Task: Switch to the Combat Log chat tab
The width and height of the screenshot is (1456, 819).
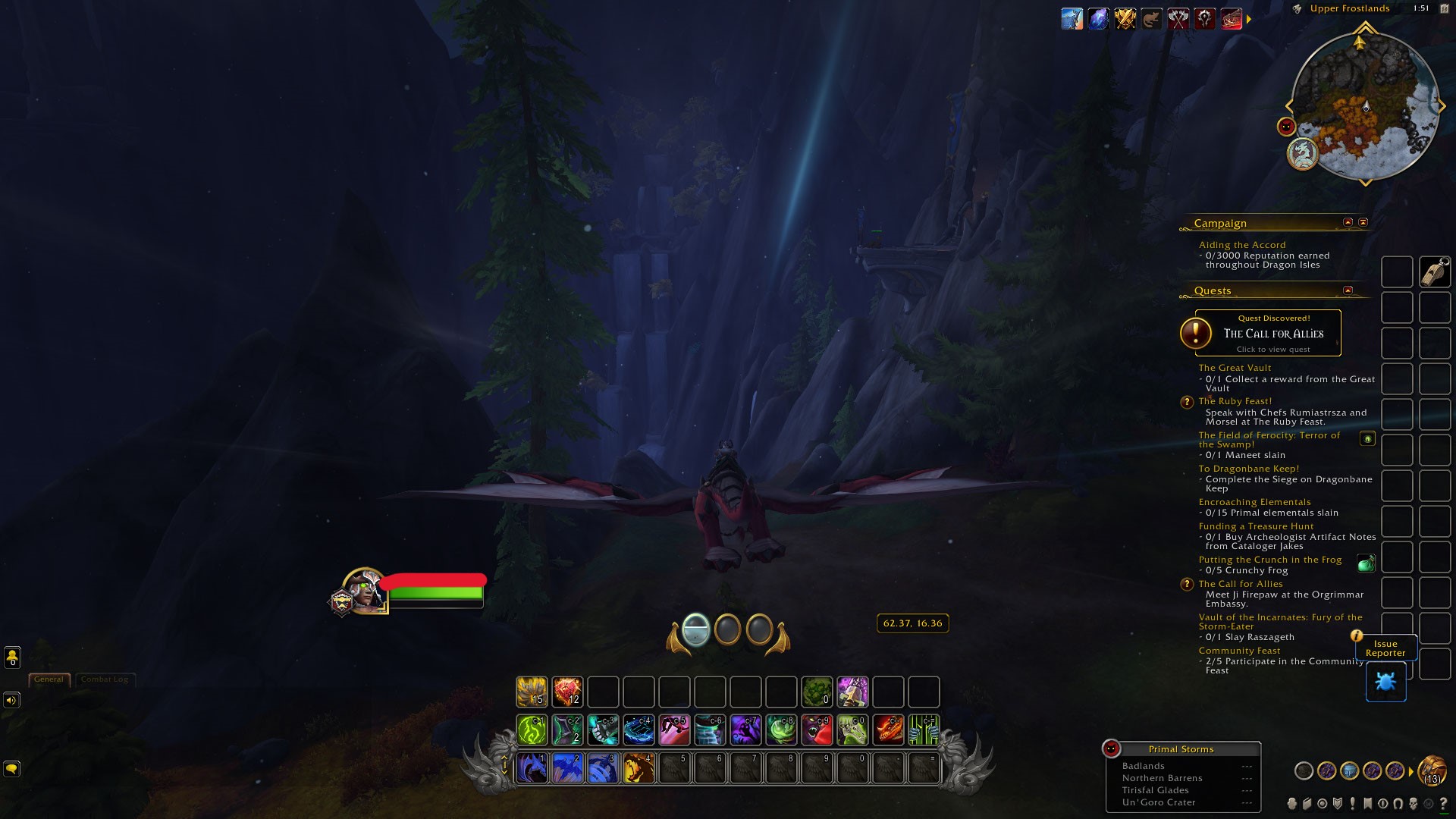Action: 105,679
